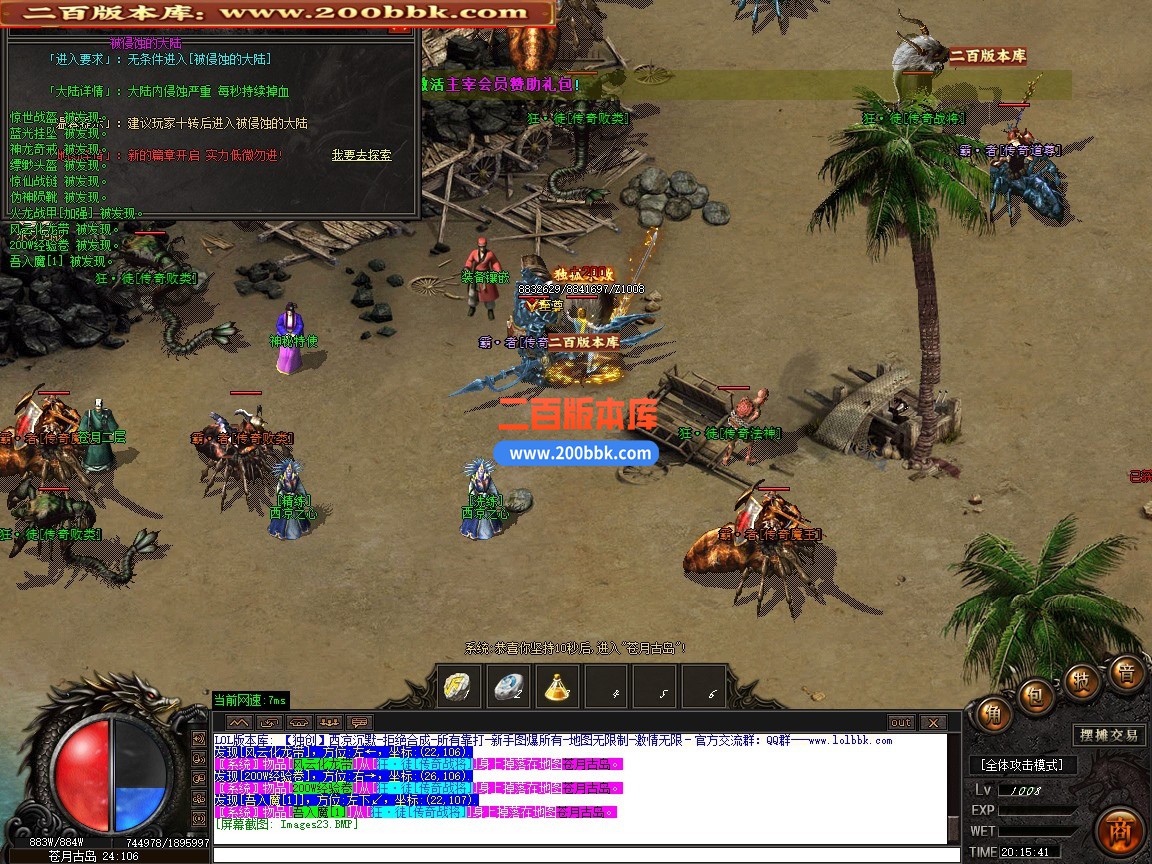The width and height of the screenshot is (1152, 864).
Task: Open the bag with the '包' button
Action: (x=1037, y=693)
